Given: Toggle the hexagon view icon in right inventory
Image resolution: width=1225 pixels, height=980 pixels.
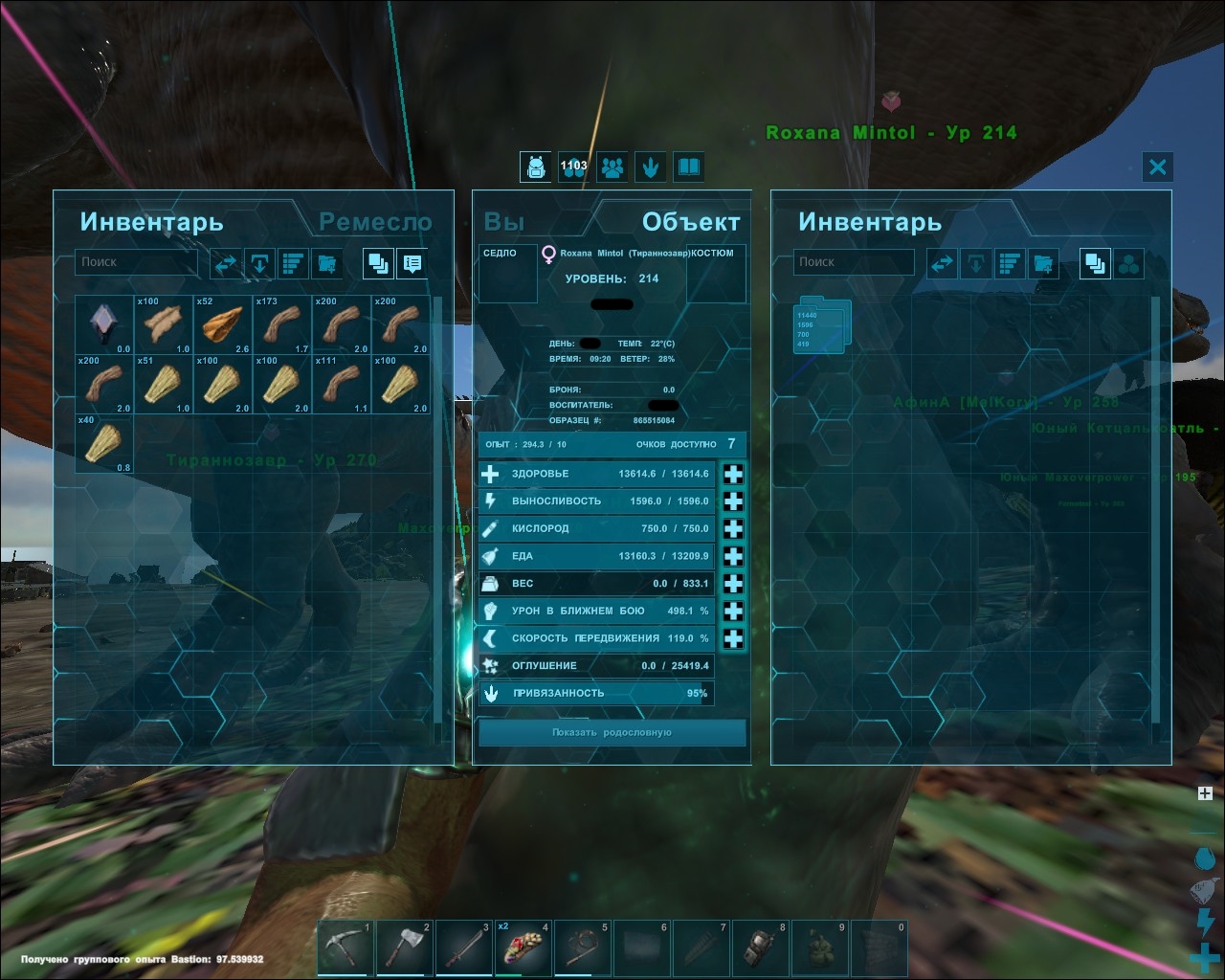Looking at the screenshot, I should pos(1130,262).
